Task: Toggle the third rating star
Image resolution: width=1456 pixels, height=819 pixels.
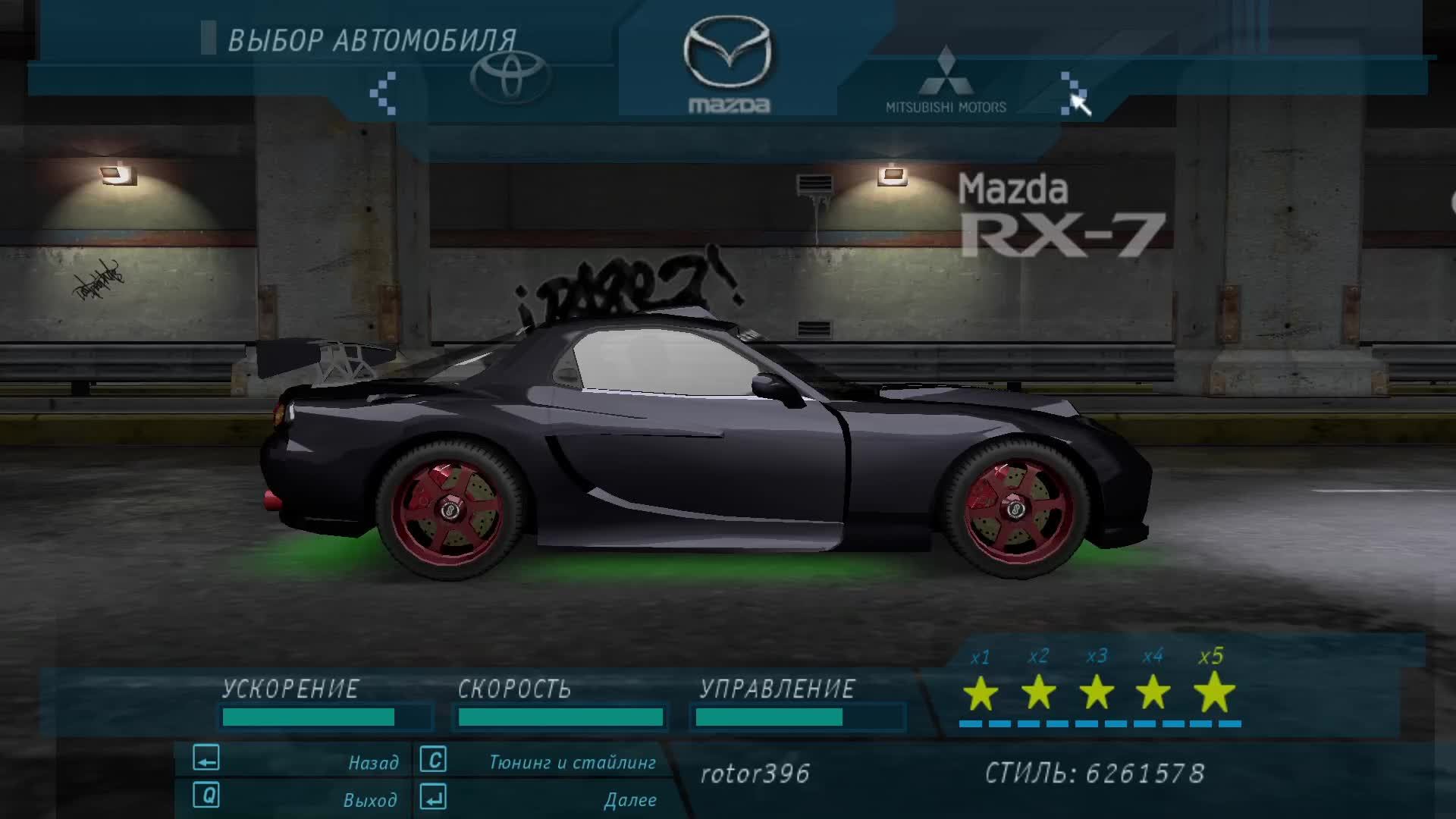Action: [x=1097, y=694]
